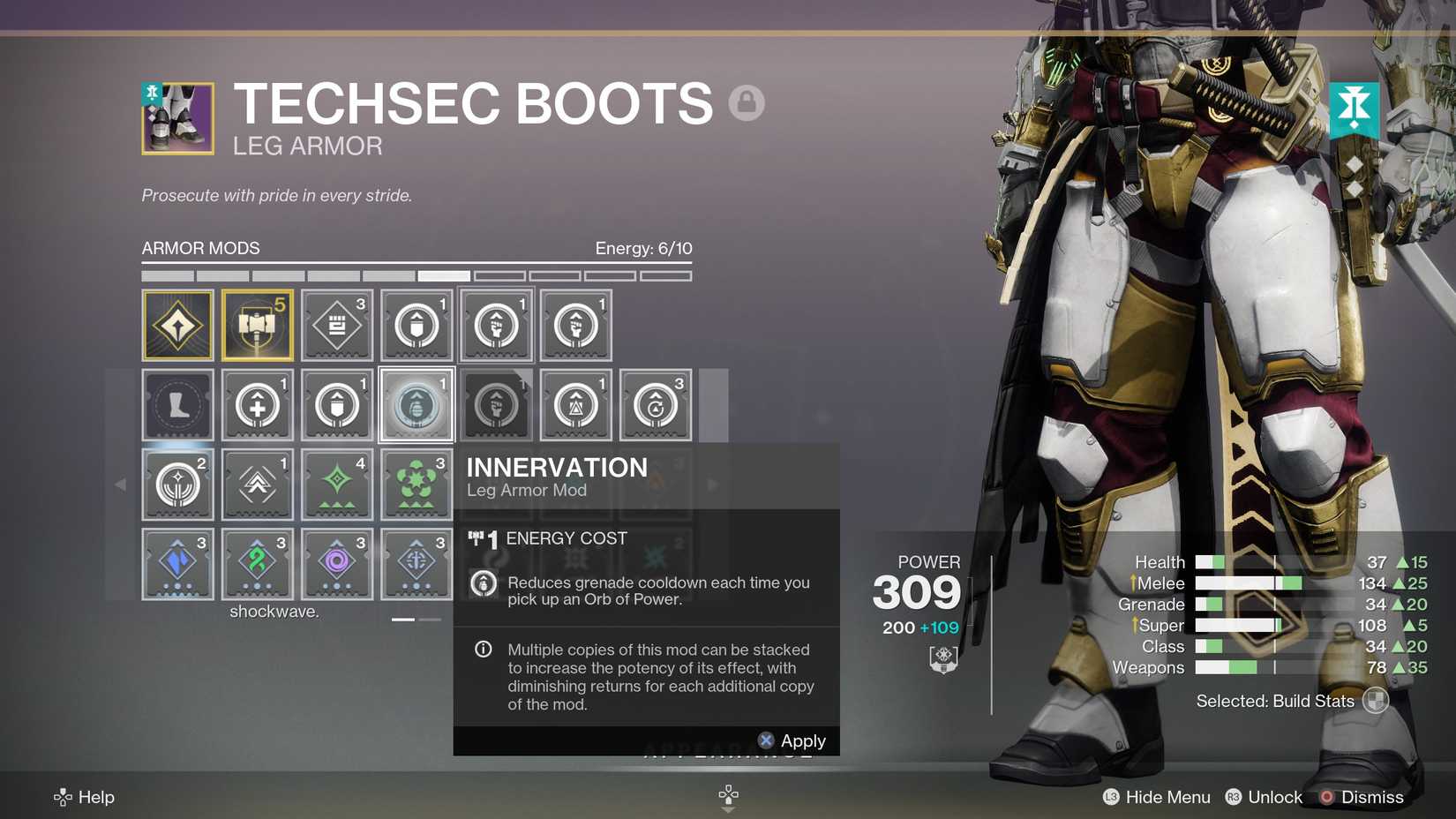The width and height of the screenshot is (1456, 819).
Task: Click the left arrow to browse mods
Action: point(122,484)
